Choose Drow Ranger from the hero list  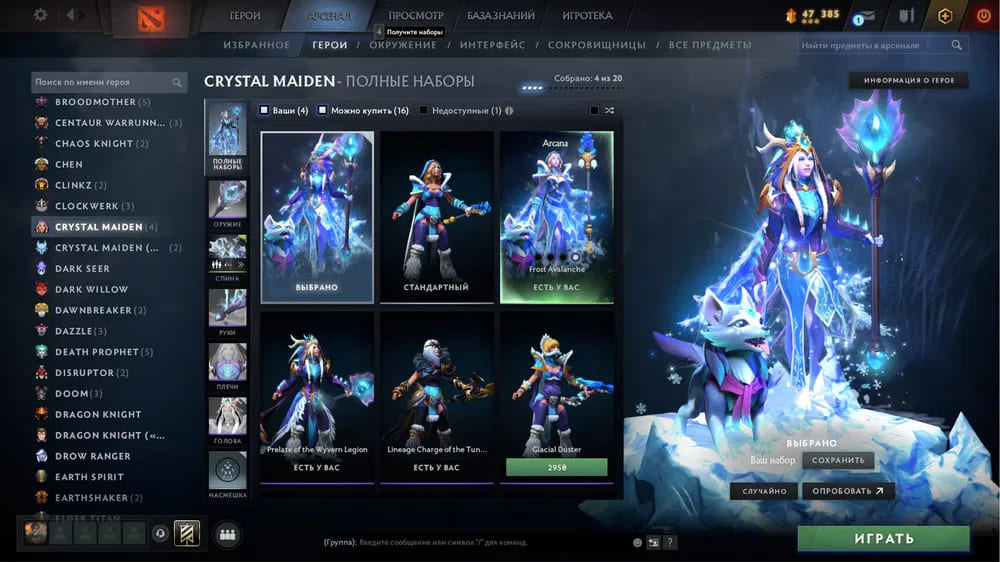(93, 456)
